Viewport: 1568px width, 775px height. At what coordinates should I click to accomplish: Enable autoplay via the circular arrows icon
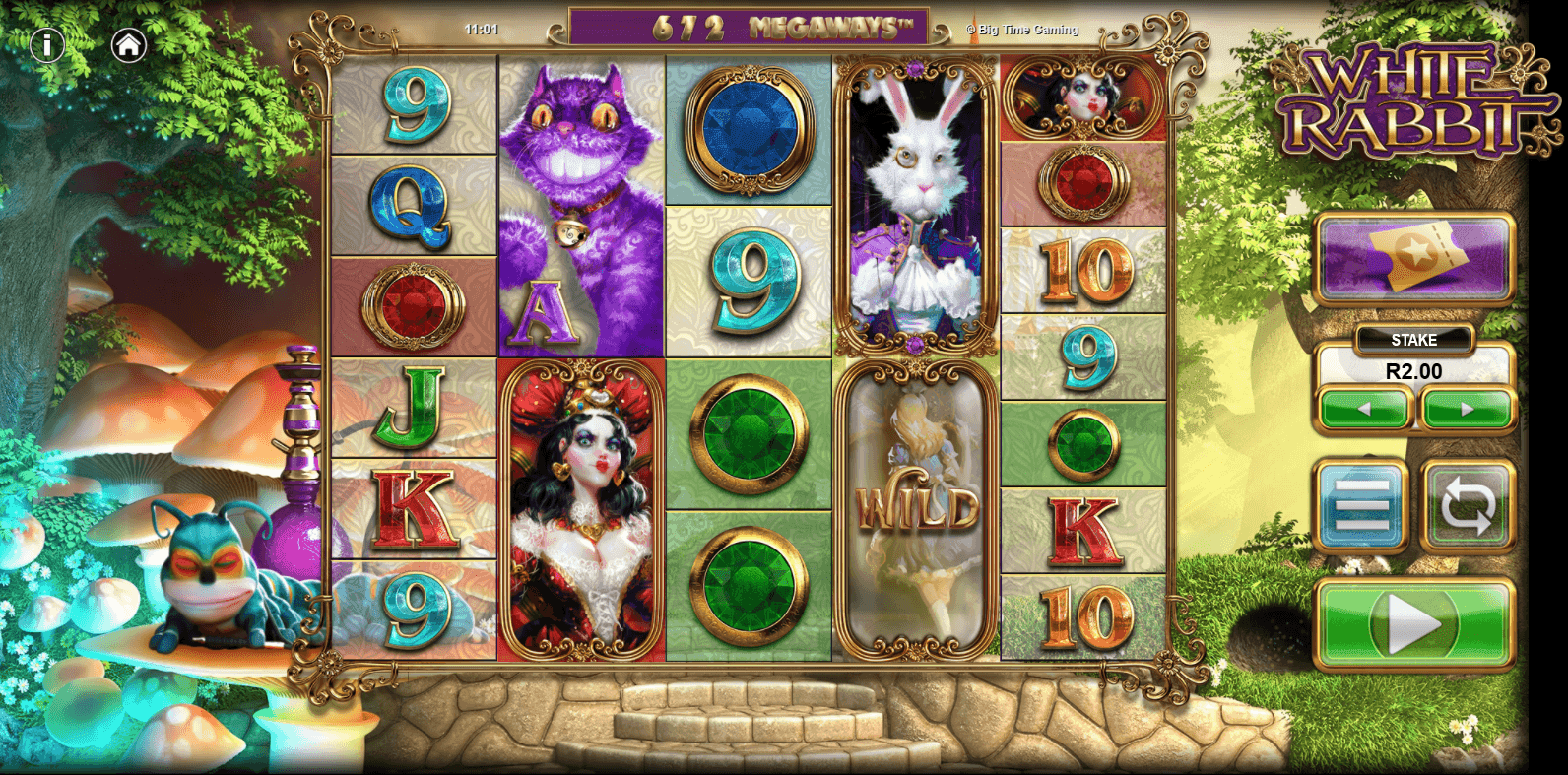click(1467, 502)
